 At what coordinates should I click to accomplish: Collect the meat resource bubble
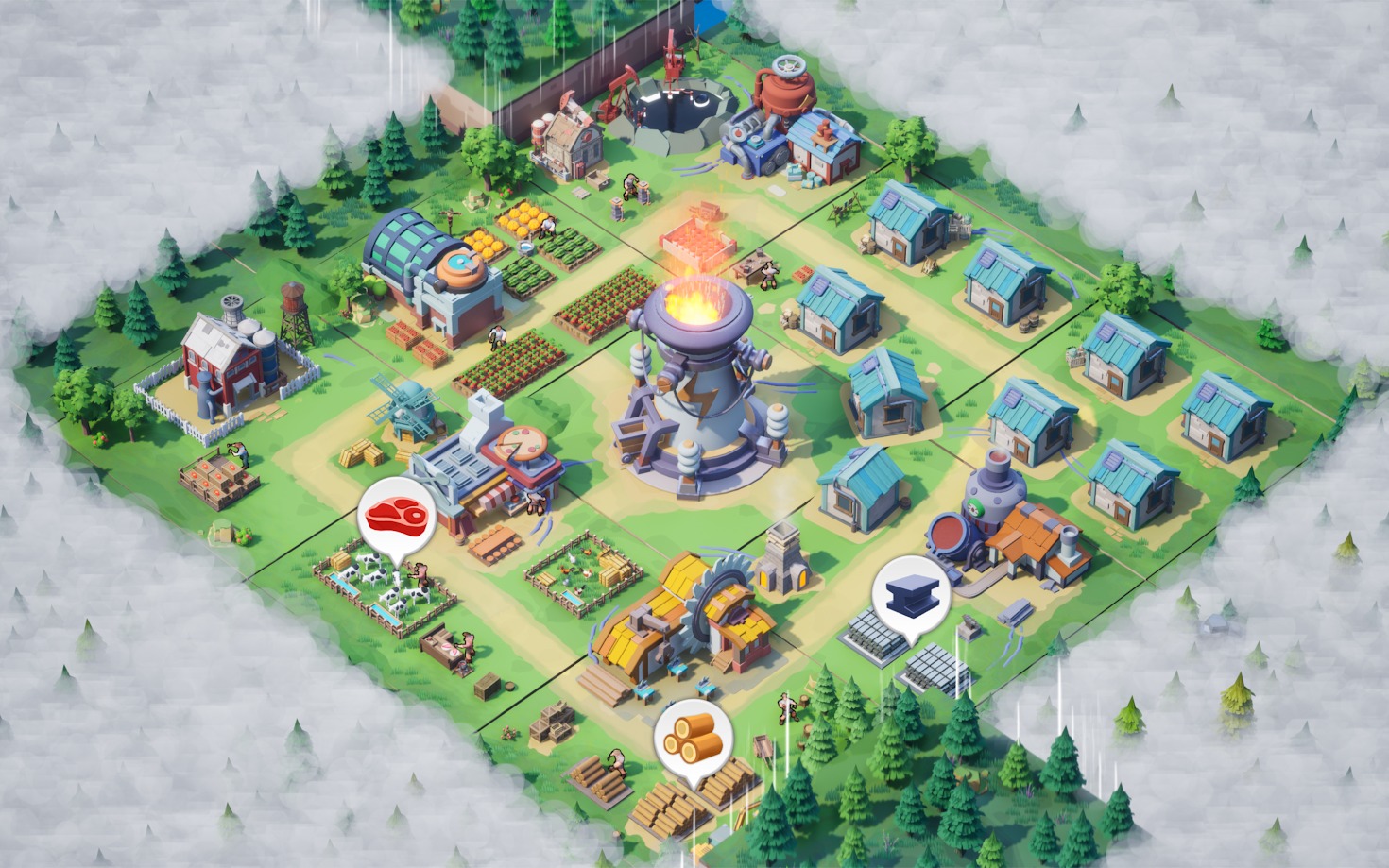(396, 514)
